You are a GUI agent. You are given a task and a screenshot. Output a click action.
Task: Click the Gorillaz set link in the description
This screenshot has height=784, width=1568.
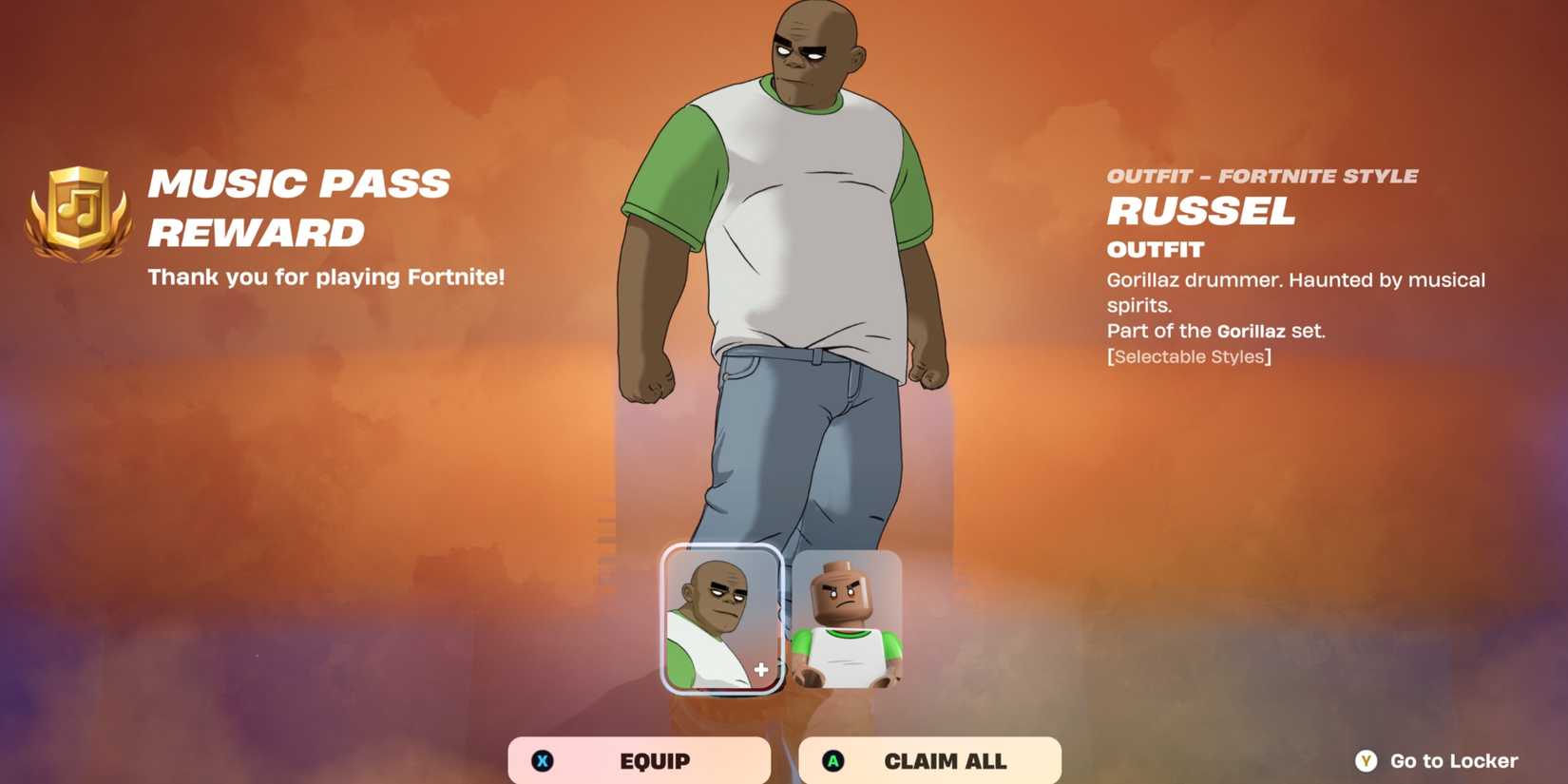1251,331
